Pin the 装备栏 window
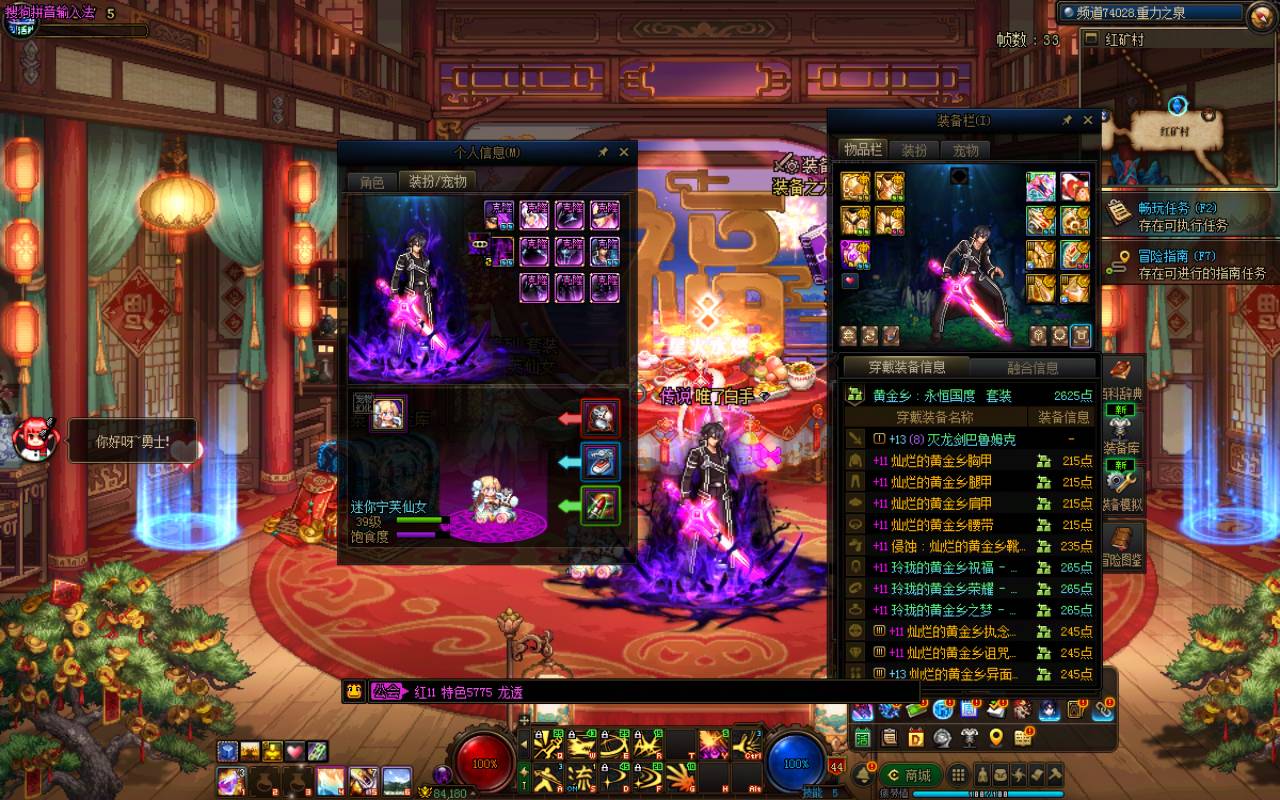Image resolution: width=1280 pixels, height=800 pixels. (x=1067, y=121)
